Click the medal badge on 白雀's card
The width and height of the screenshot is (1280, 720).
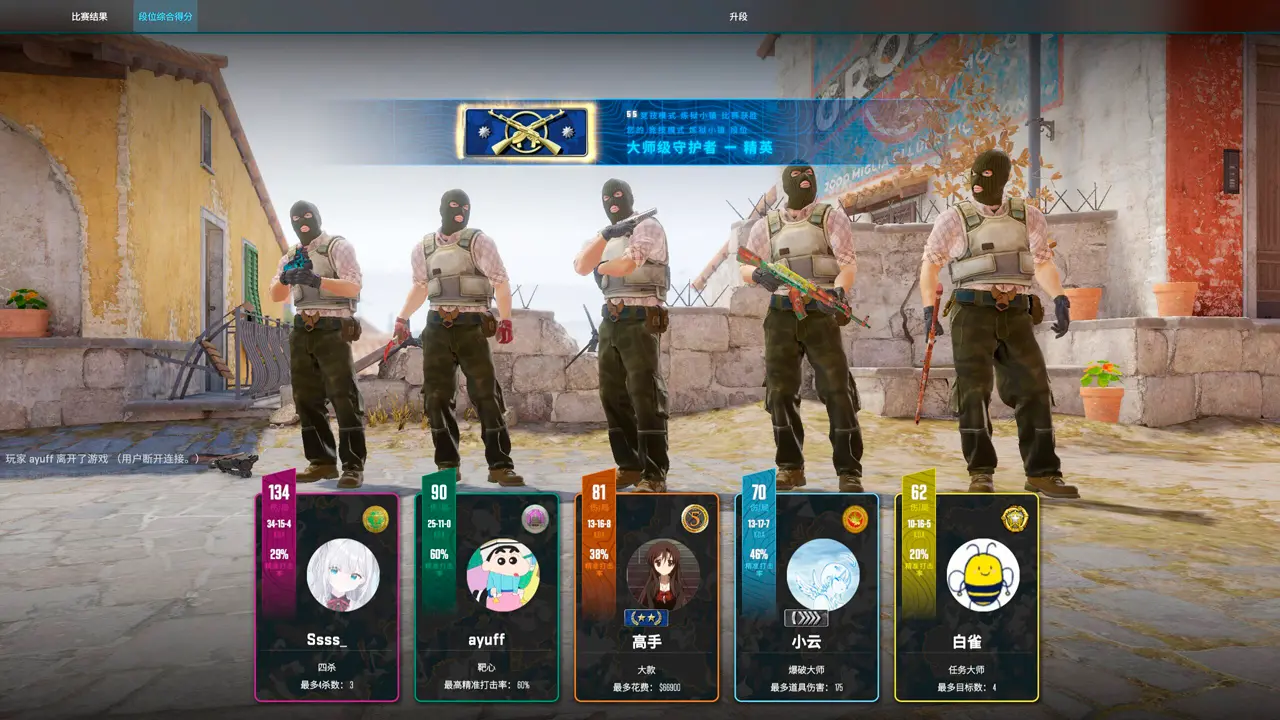1015,519
